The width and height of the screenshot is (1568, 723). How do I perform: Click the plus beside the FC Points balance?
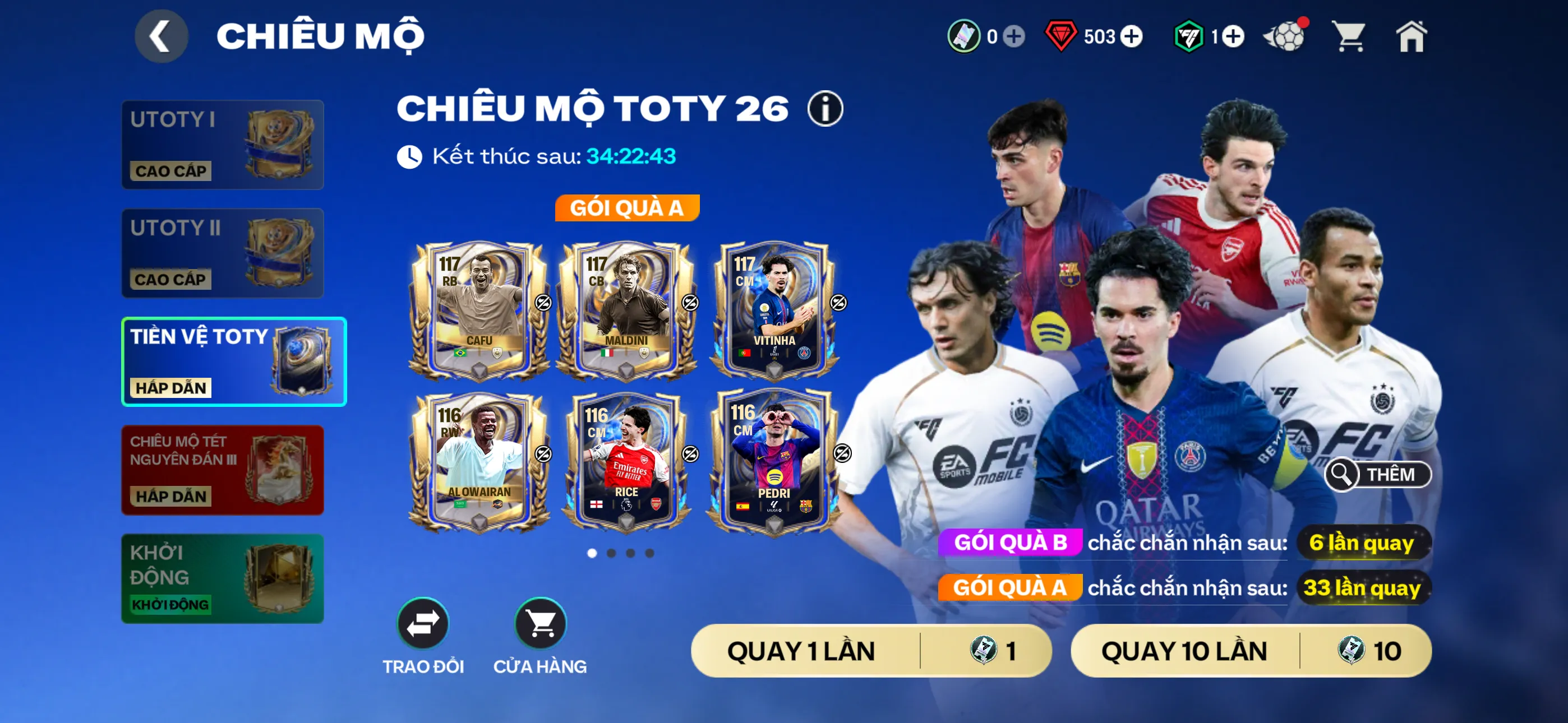1234,36
